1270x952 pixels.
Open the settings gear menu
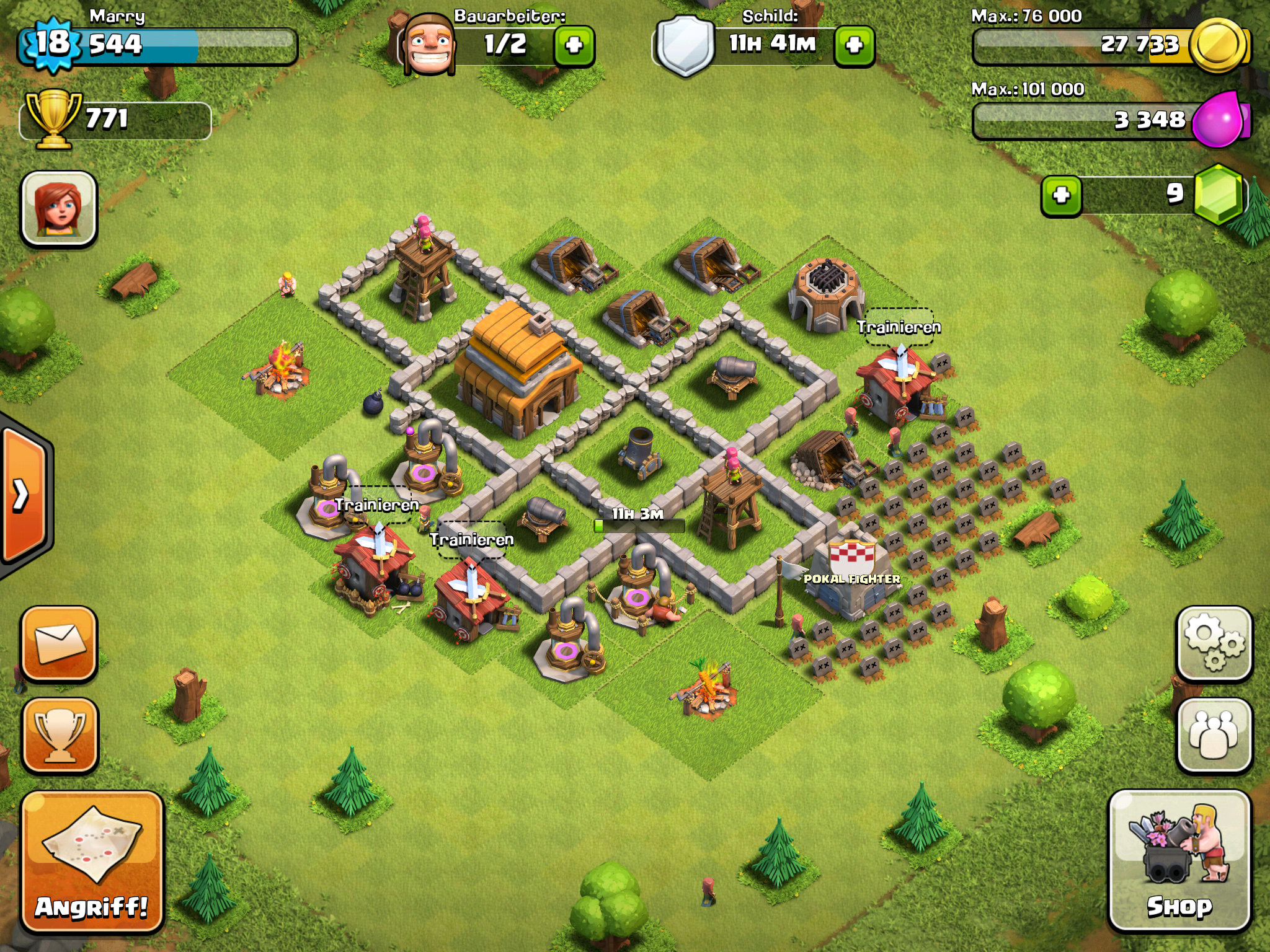click(1214, 643)
